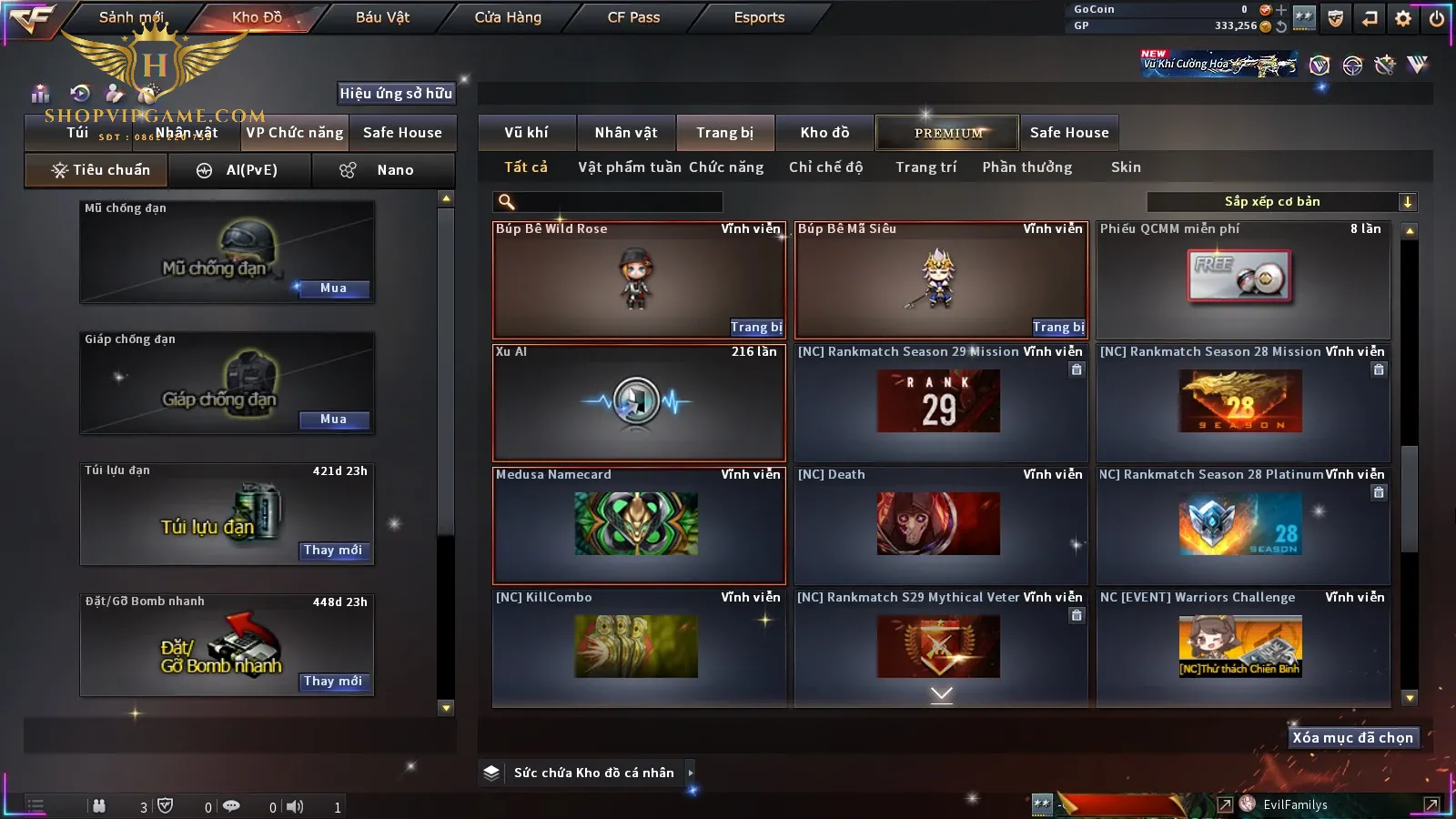1456x819 pixels.
Task: Open the Cửa Hàng shop menu
Action: (508, 17)
